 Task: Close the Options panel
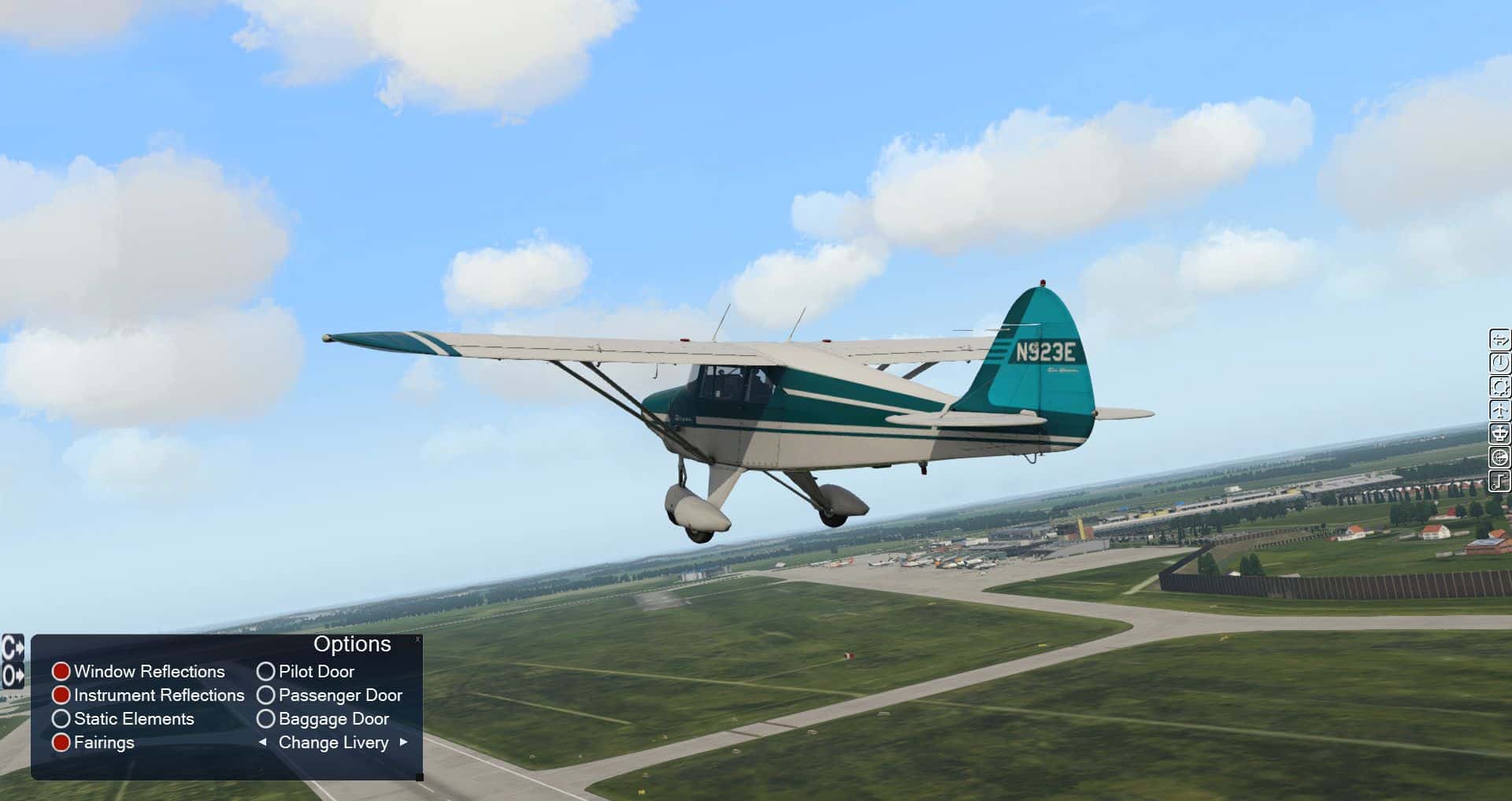[417, 640]
